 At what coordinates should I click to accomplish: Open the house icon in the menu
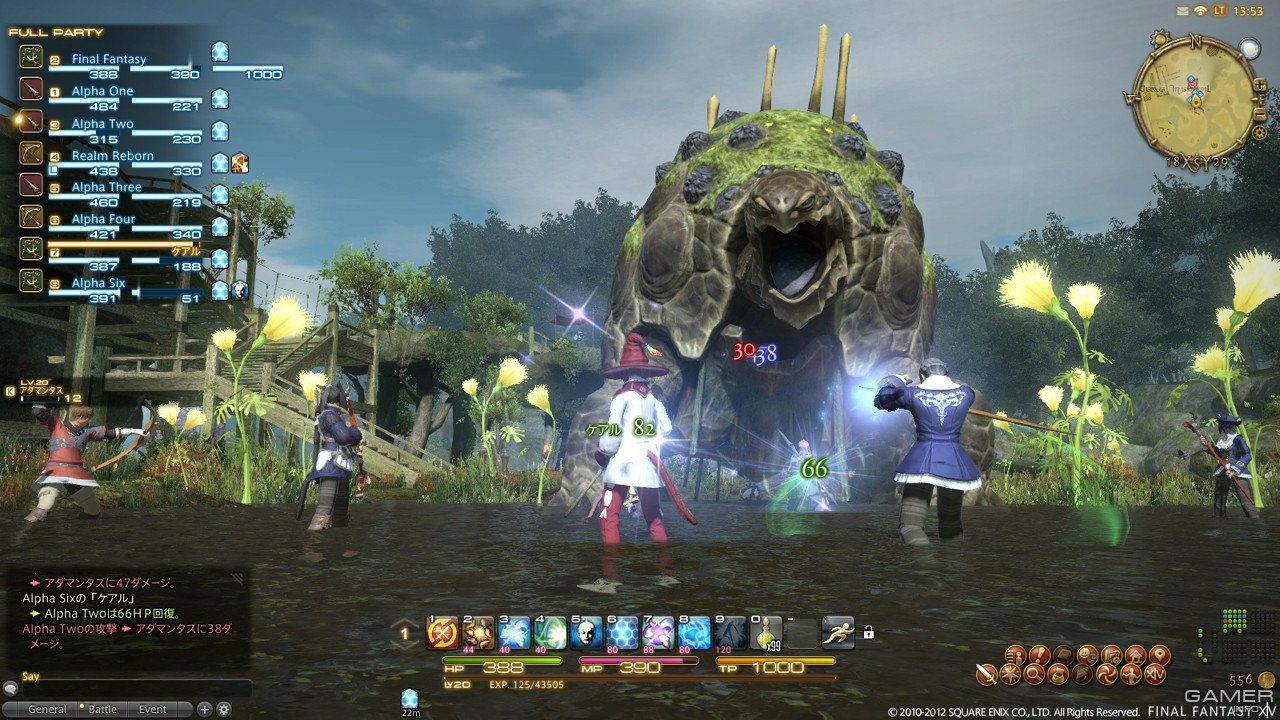[x=1134, y=654]
